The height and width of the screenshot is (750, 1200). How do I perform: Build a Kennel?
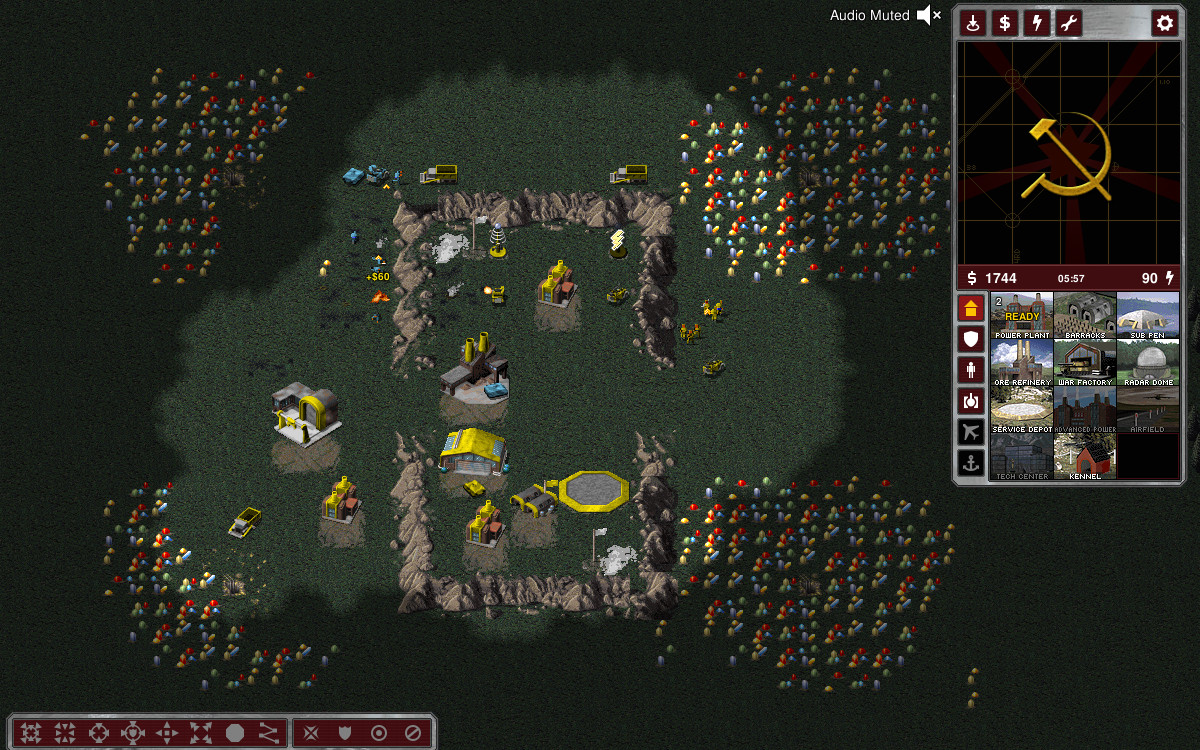click(1085, 457)
